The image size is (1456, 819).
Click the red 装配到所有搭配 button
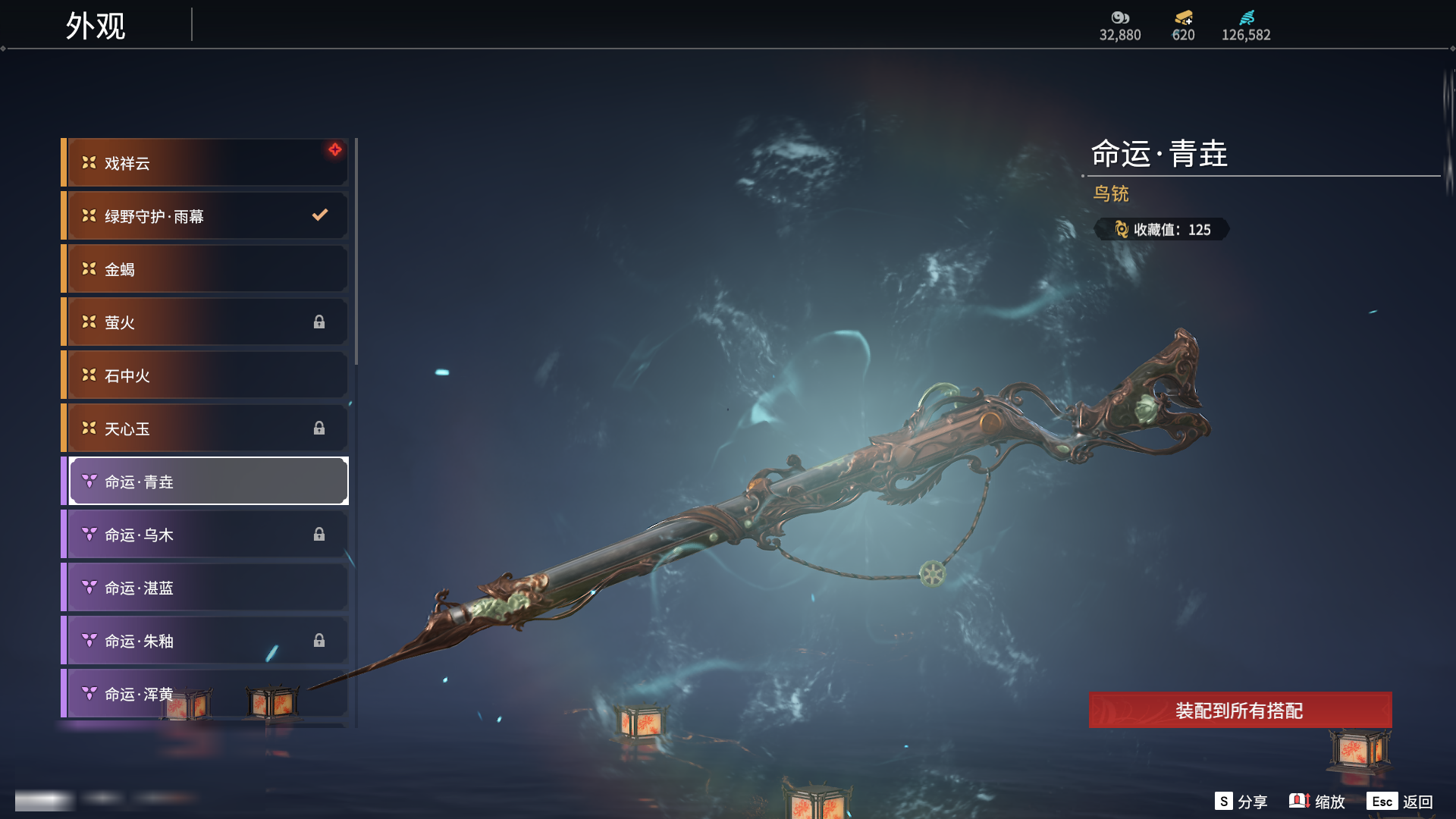[x=1240, y=711]
